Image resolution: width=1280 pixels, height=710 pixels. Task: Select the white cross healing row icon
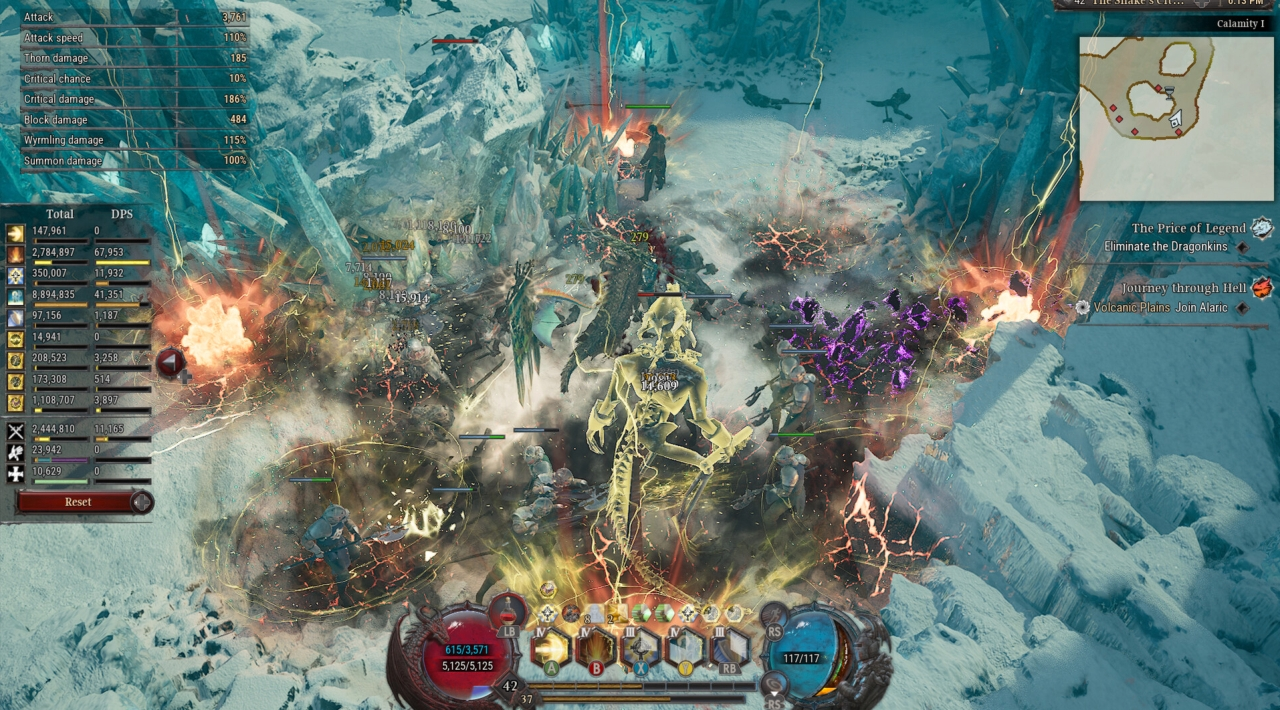[16, 474]
